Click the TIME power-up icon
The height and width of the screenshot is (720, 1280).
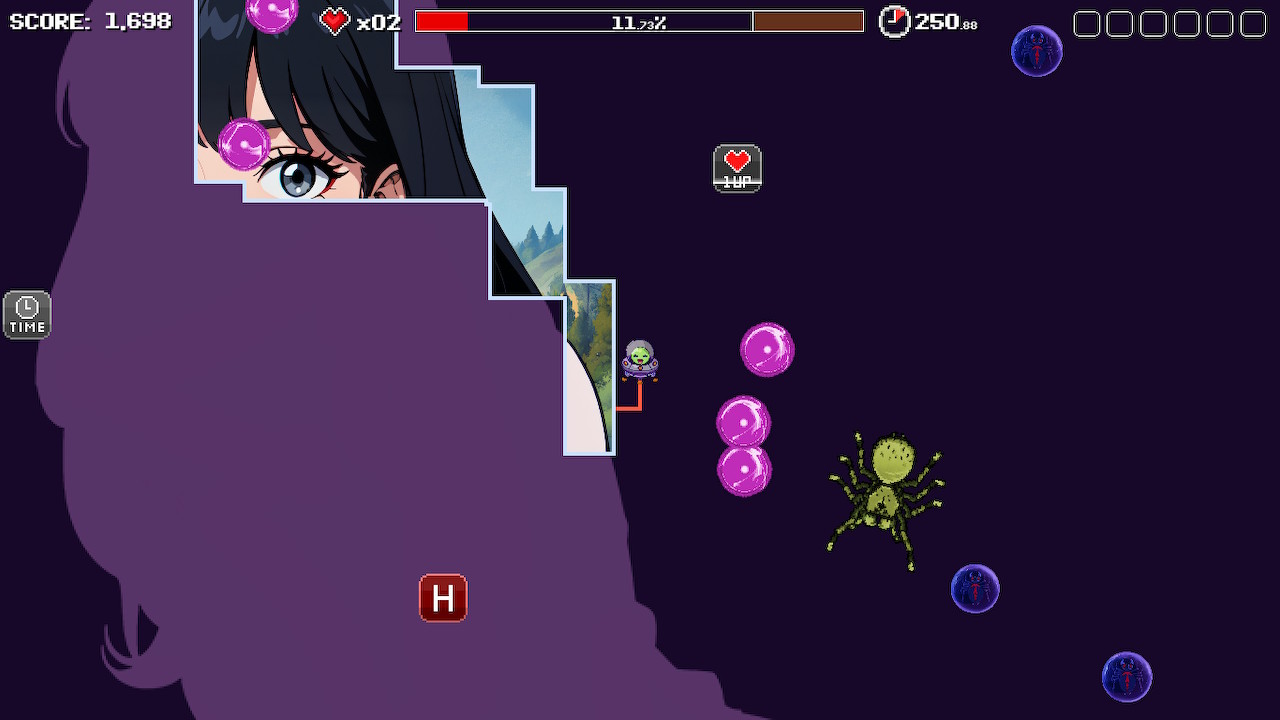26,314
